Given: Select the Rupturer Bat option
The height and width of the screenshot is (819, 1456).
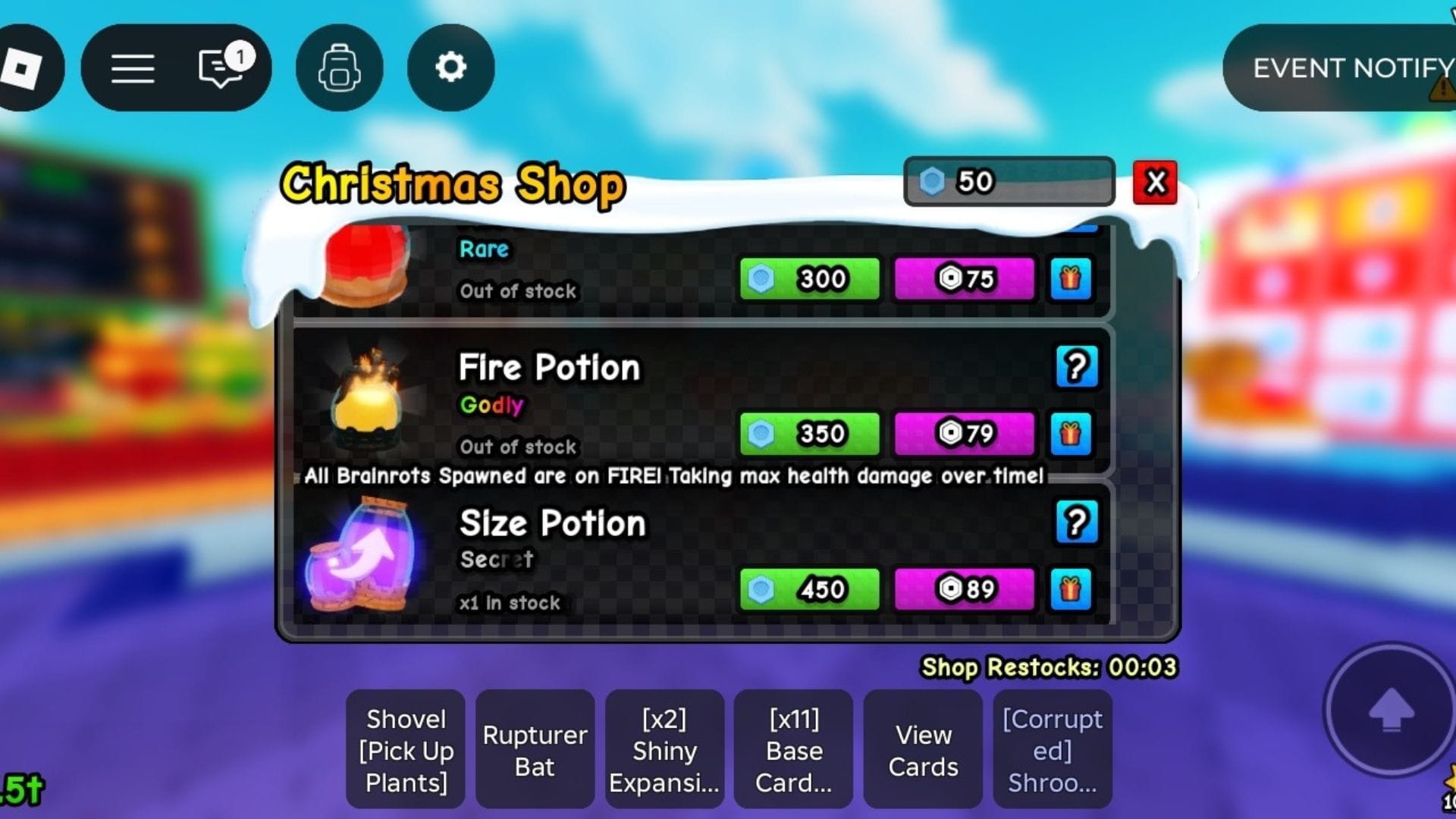Looking at the screenshot, I should (x=535, y=749).
